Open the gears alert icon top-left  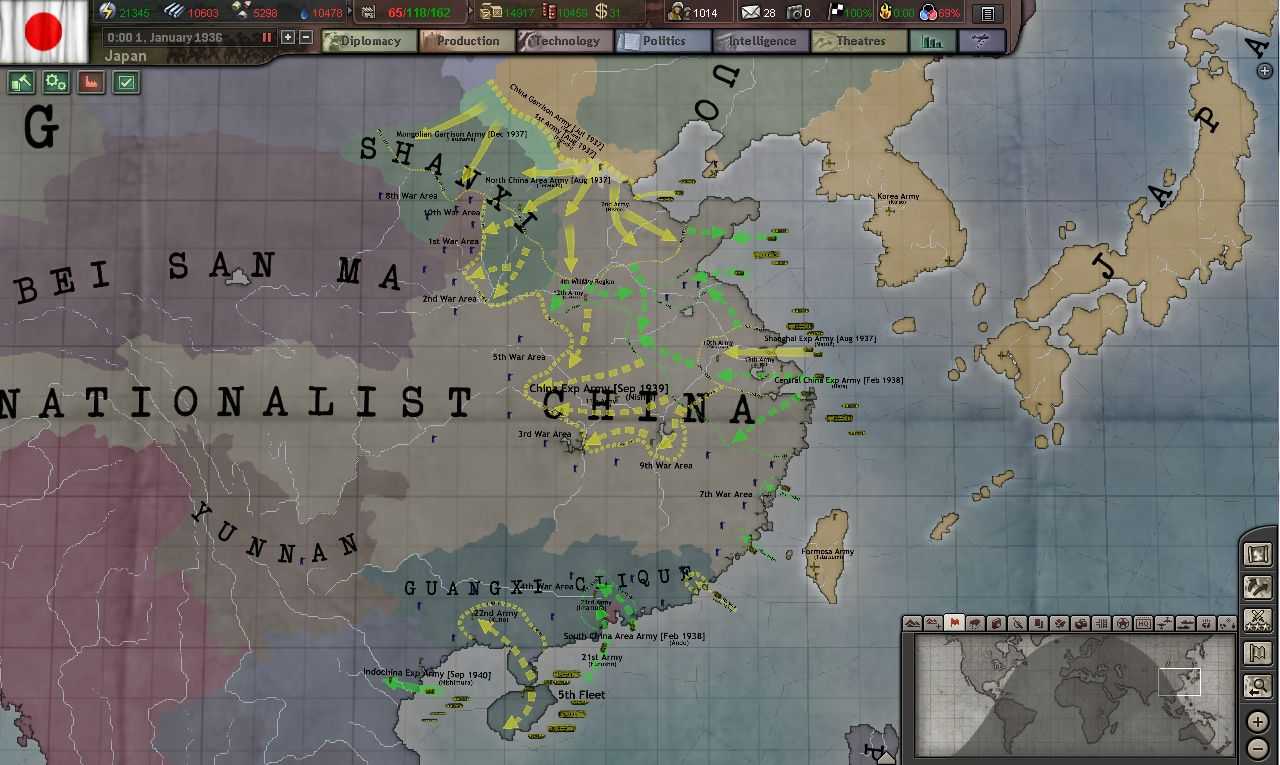point(55,83)
